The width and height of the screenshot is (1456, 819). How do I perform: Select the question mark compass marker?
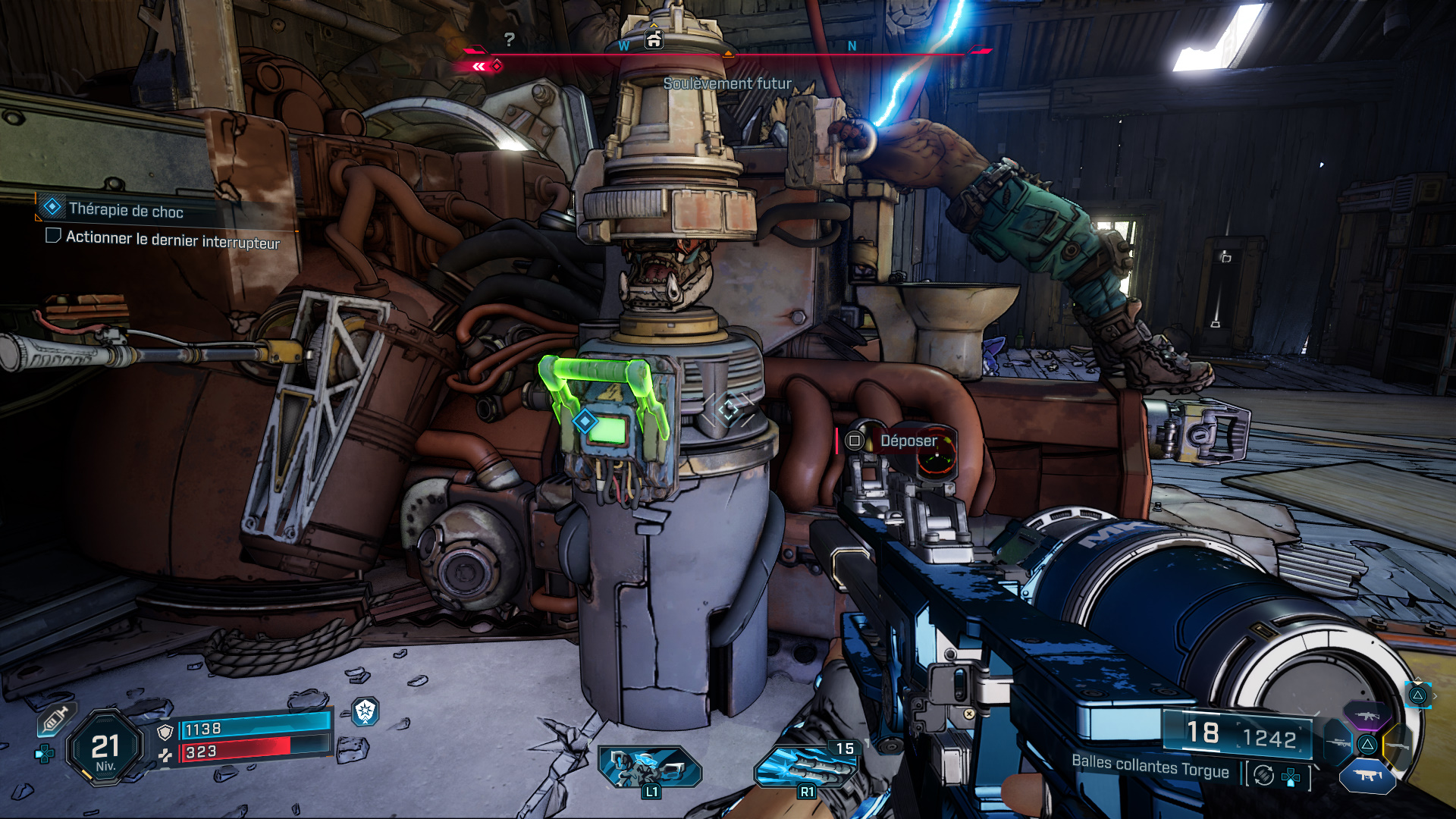tap(510, 39)
